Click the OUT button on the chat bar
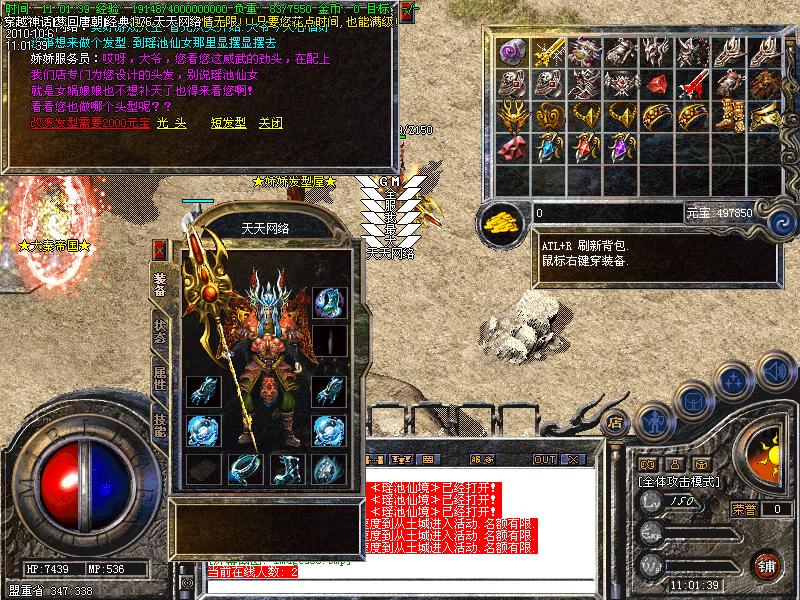800x600 pixels. pyautogui.click(x=544, y=459)
